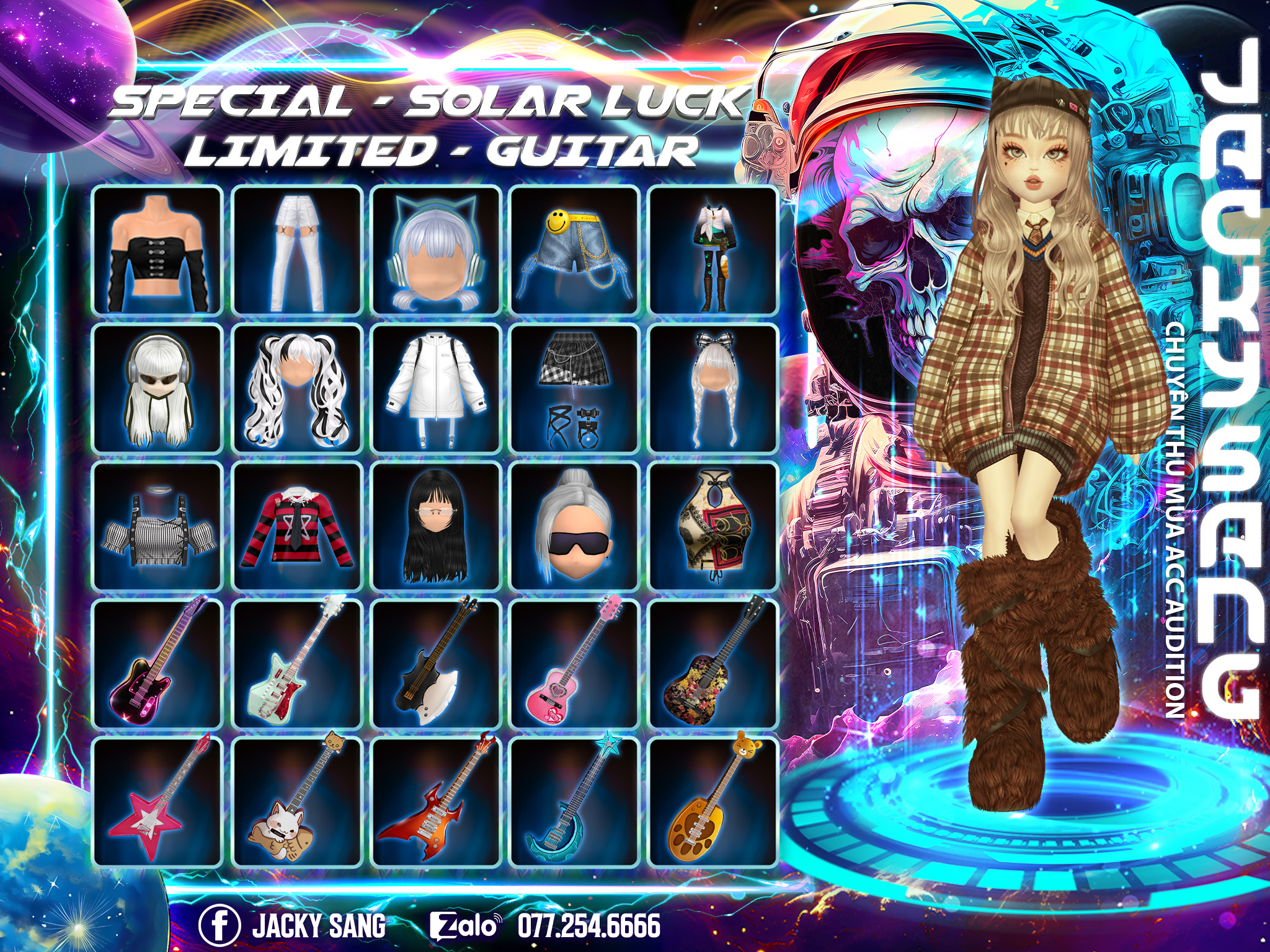Pick the floral acoustic guitar
The width and height of the screenshot is (1270, 952).
click(x=713, y=664)
